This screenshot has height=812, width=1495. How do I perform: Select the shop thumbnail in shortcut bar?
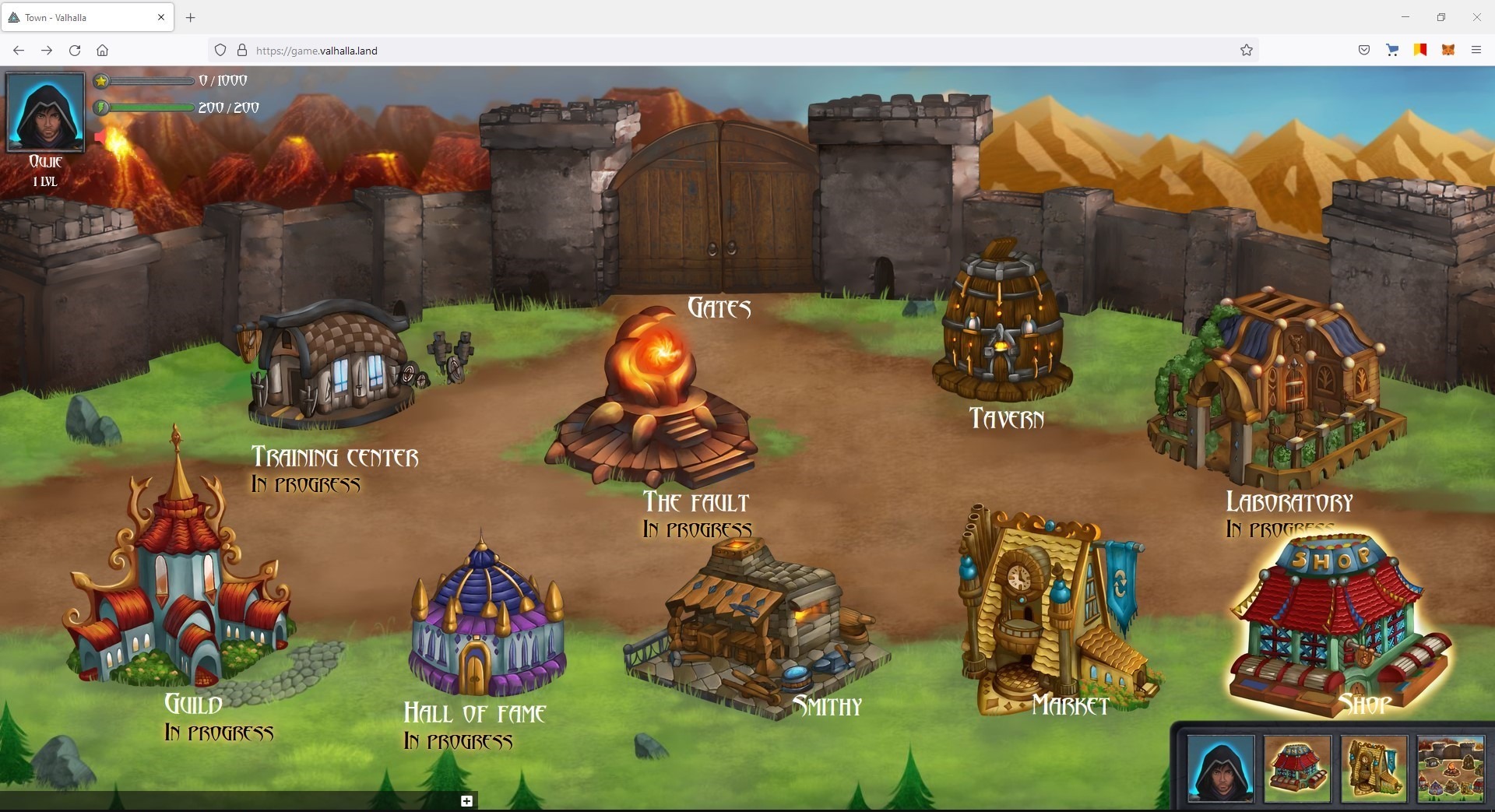click(1296, 768)
